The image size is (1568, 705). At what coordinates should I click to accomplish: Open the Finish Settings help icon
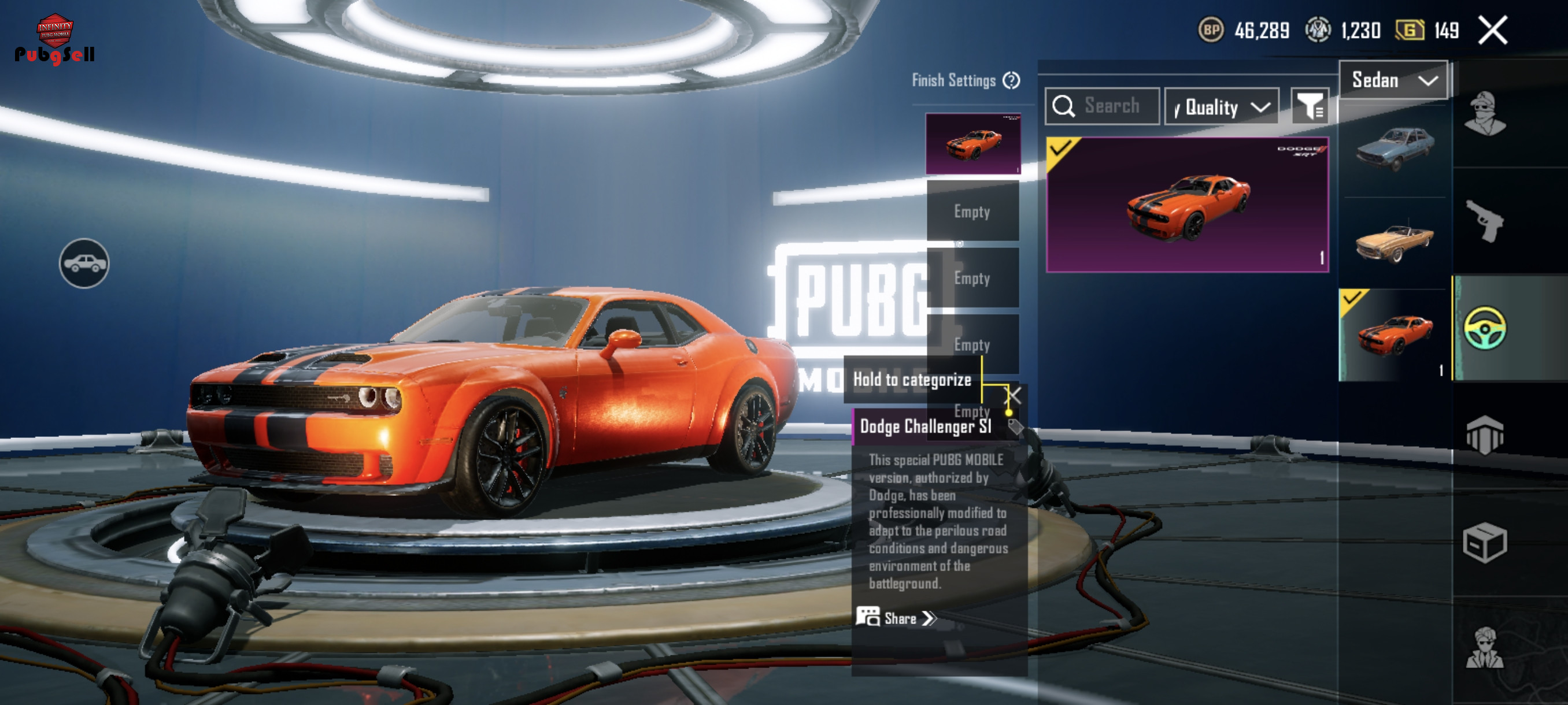[x=1011, y=80]
